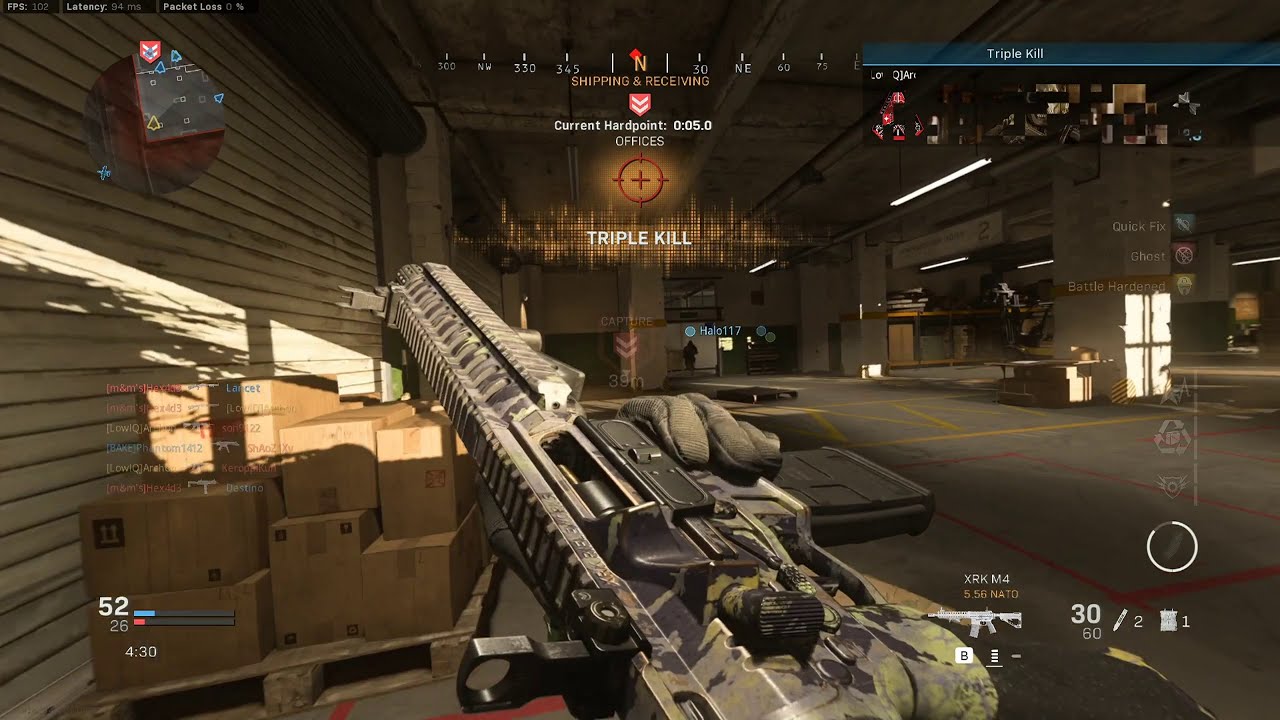
Task: Click the Capture objective waypoint marker
Action: 626,346
